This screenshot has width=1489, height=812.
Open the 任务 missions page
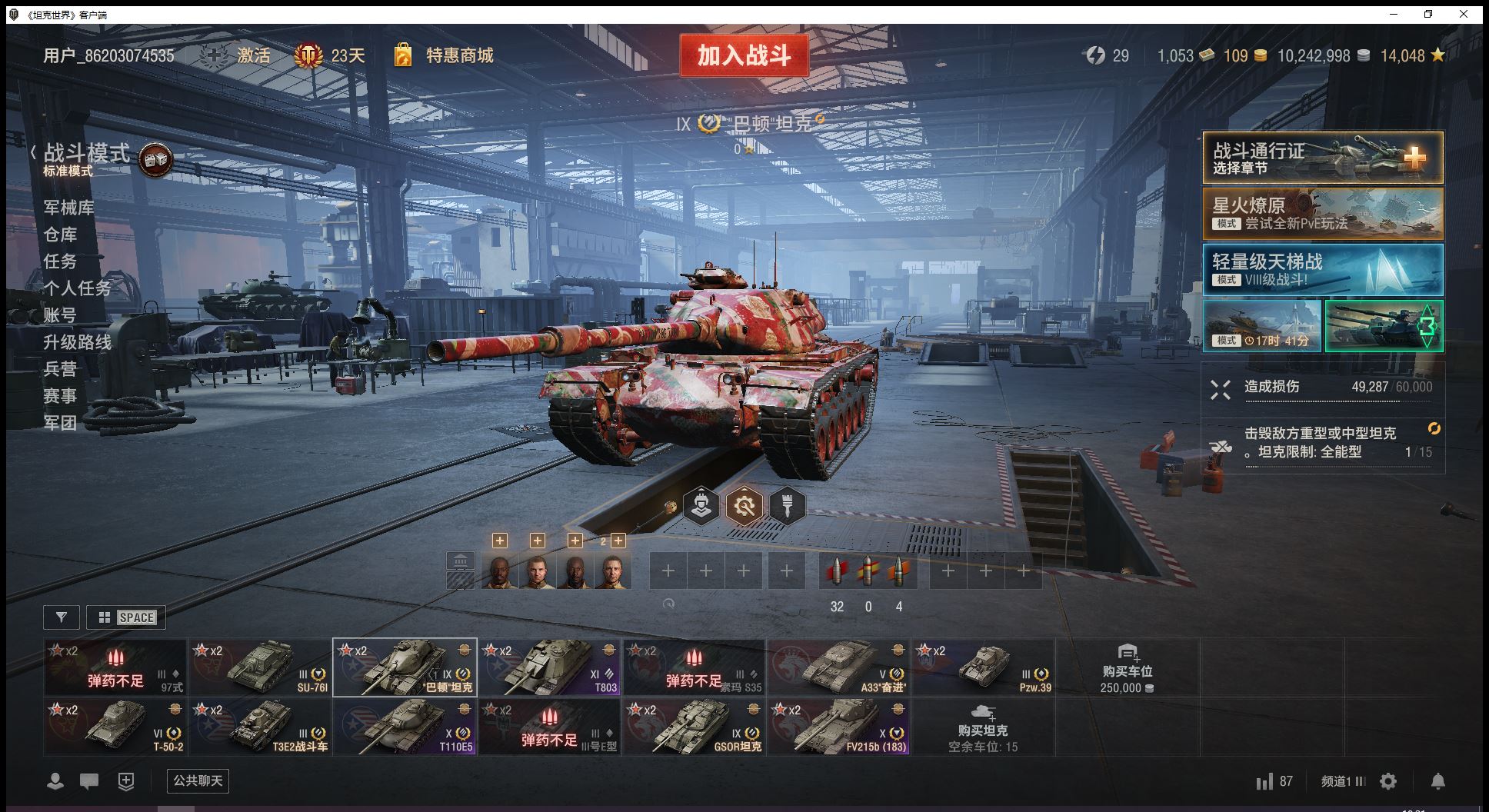[60, 261]
